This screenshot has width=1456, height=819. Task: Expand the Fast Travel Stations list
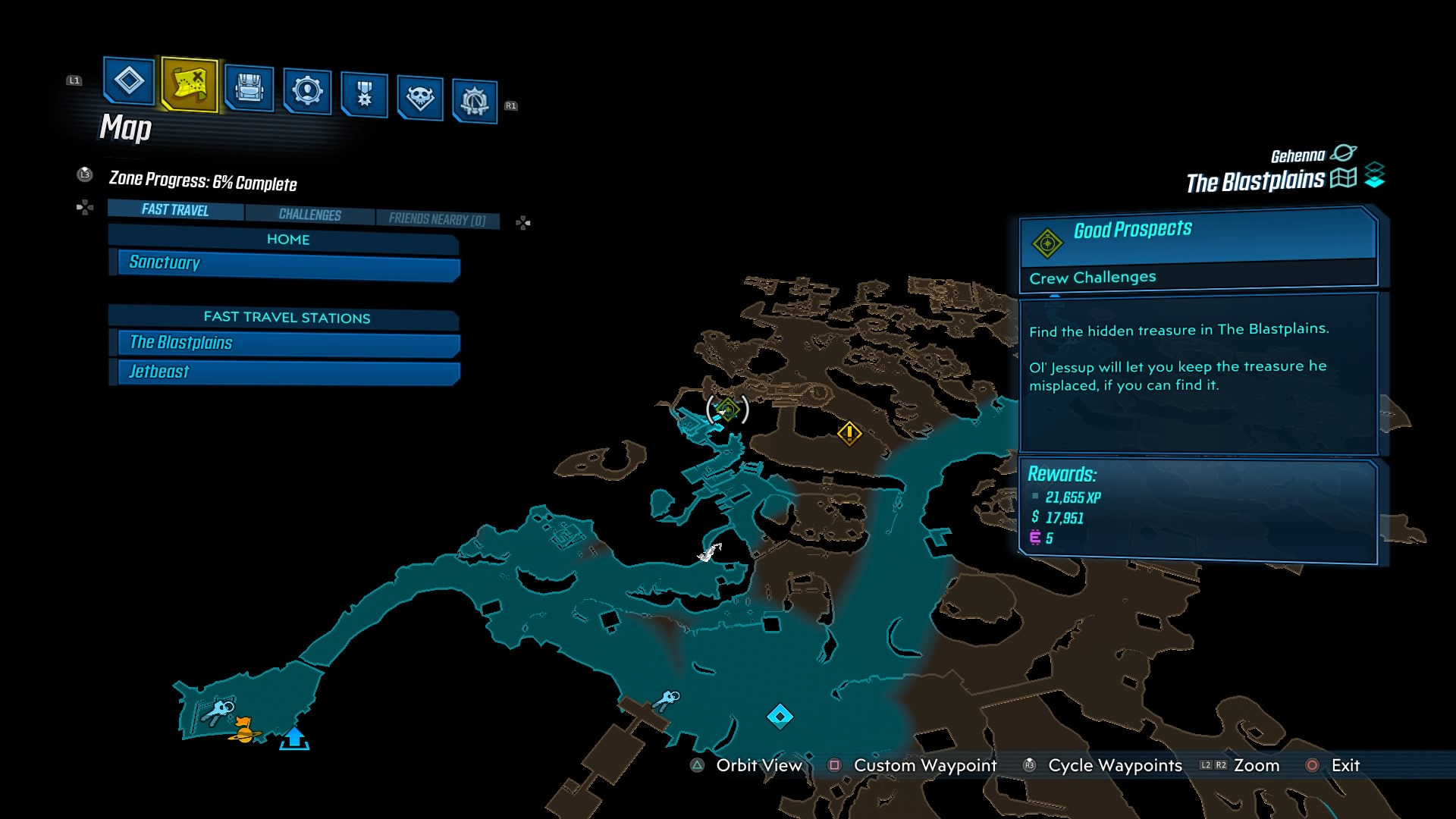tap(286, 318)
